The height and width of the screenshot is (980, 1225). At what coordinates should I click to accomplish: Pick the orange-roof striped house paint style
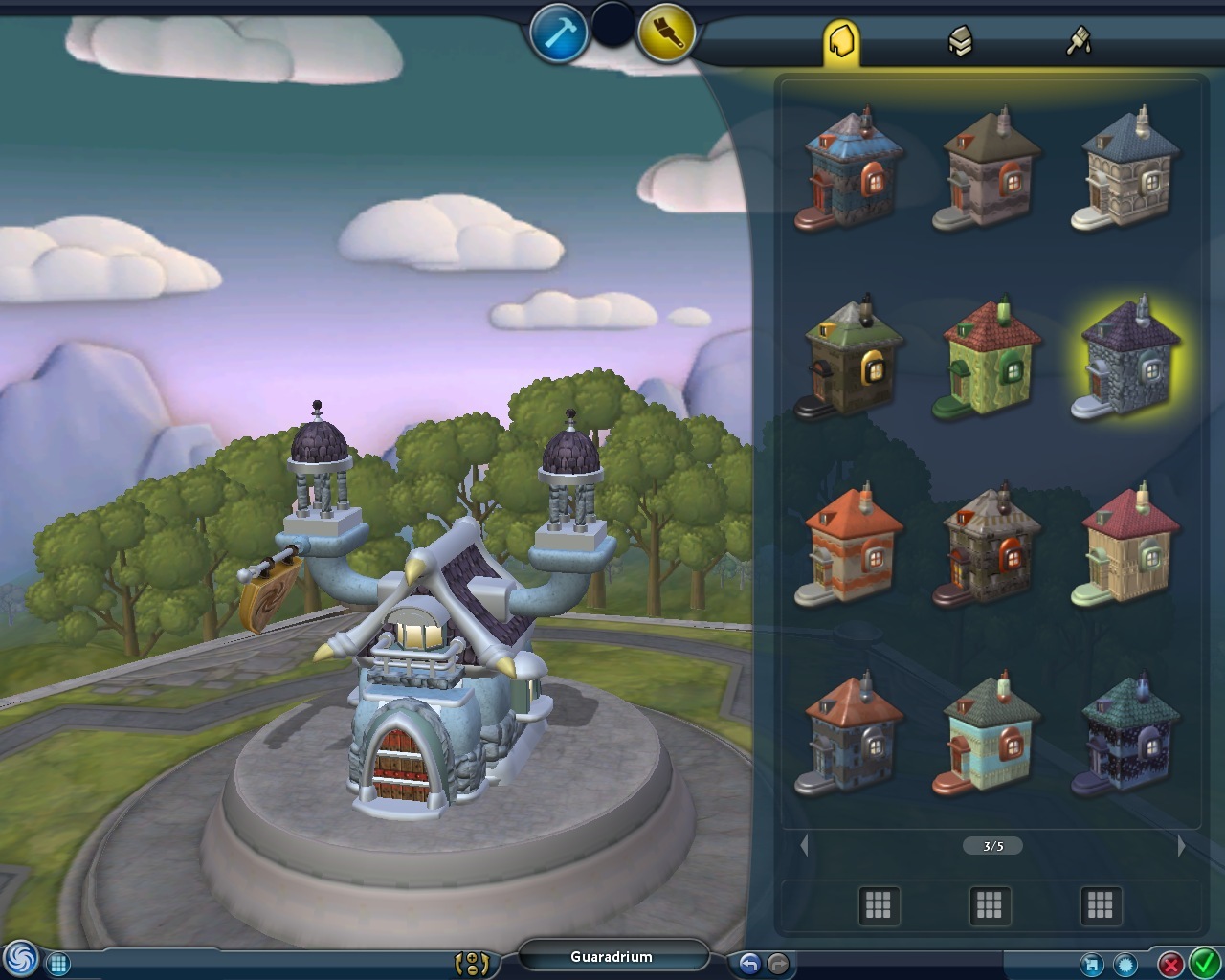[x=852, y=546]
